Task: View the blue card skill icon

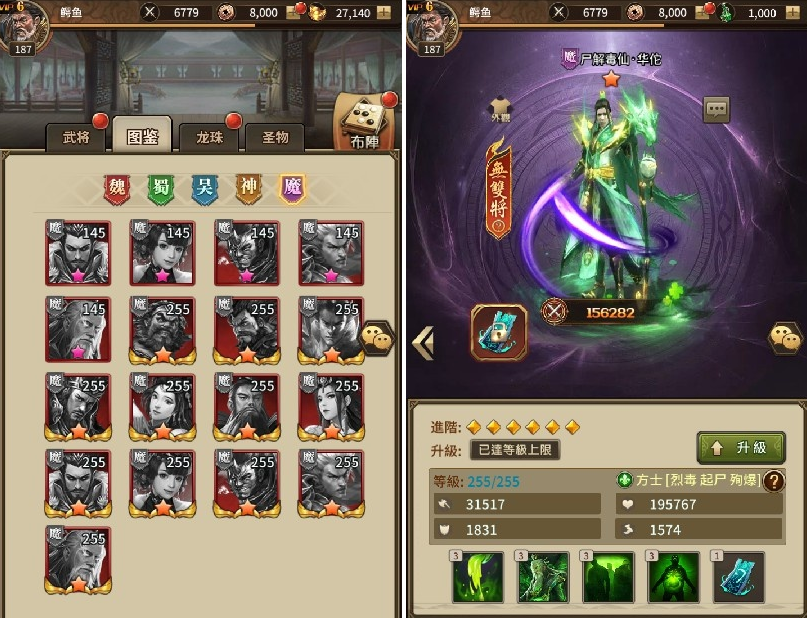Action: pyautogui.click(x=738, y=578)
